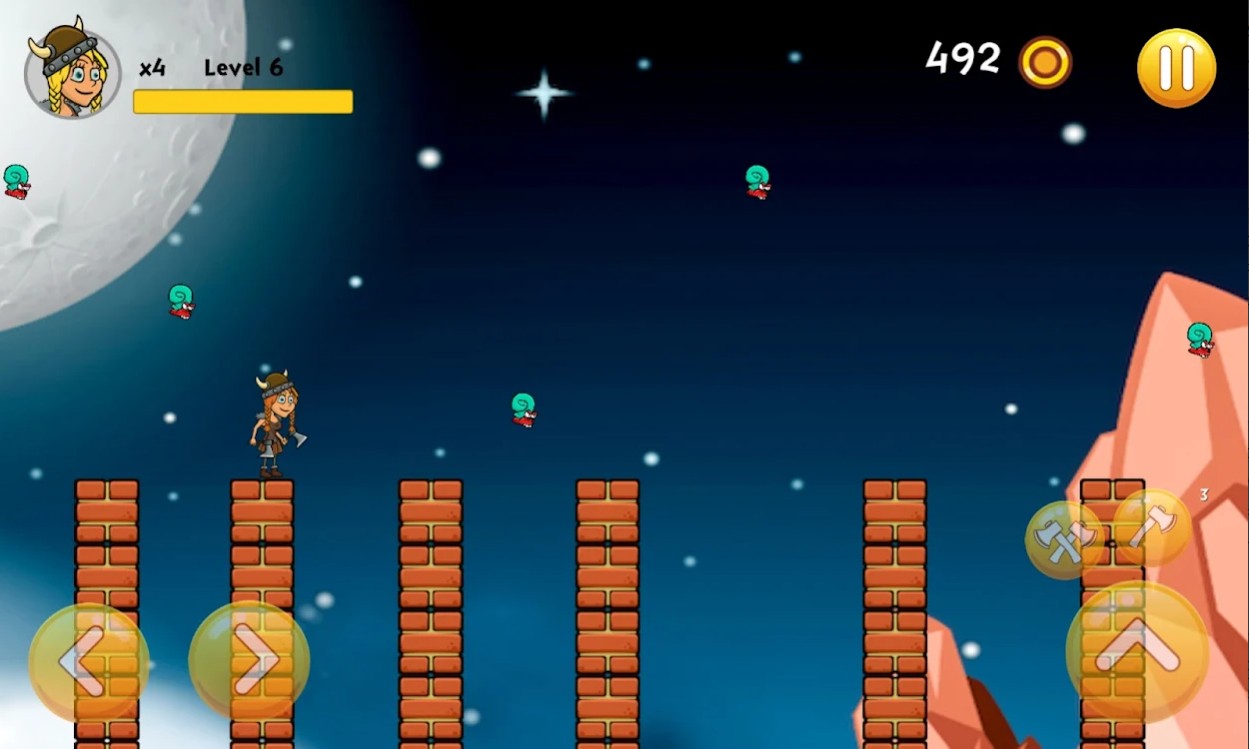
Task: Pause the game with the yellow button
Action: [1176, 68]
